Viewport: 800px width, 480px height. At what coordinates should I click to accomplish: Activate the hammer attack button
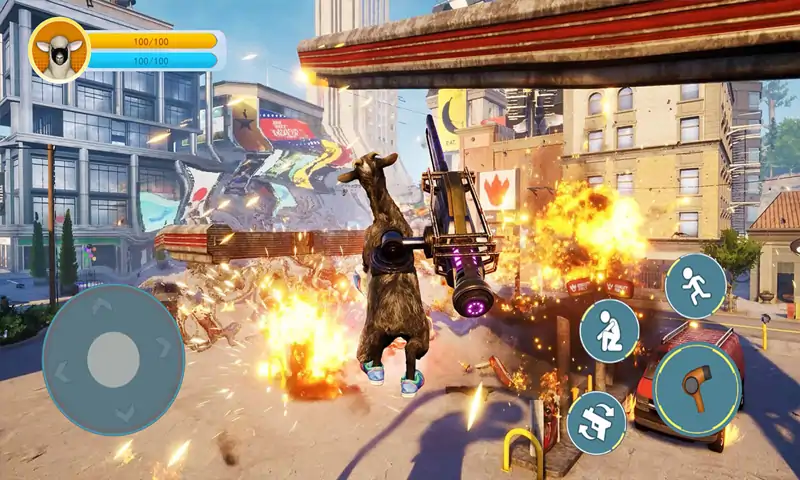coord(697,389)
